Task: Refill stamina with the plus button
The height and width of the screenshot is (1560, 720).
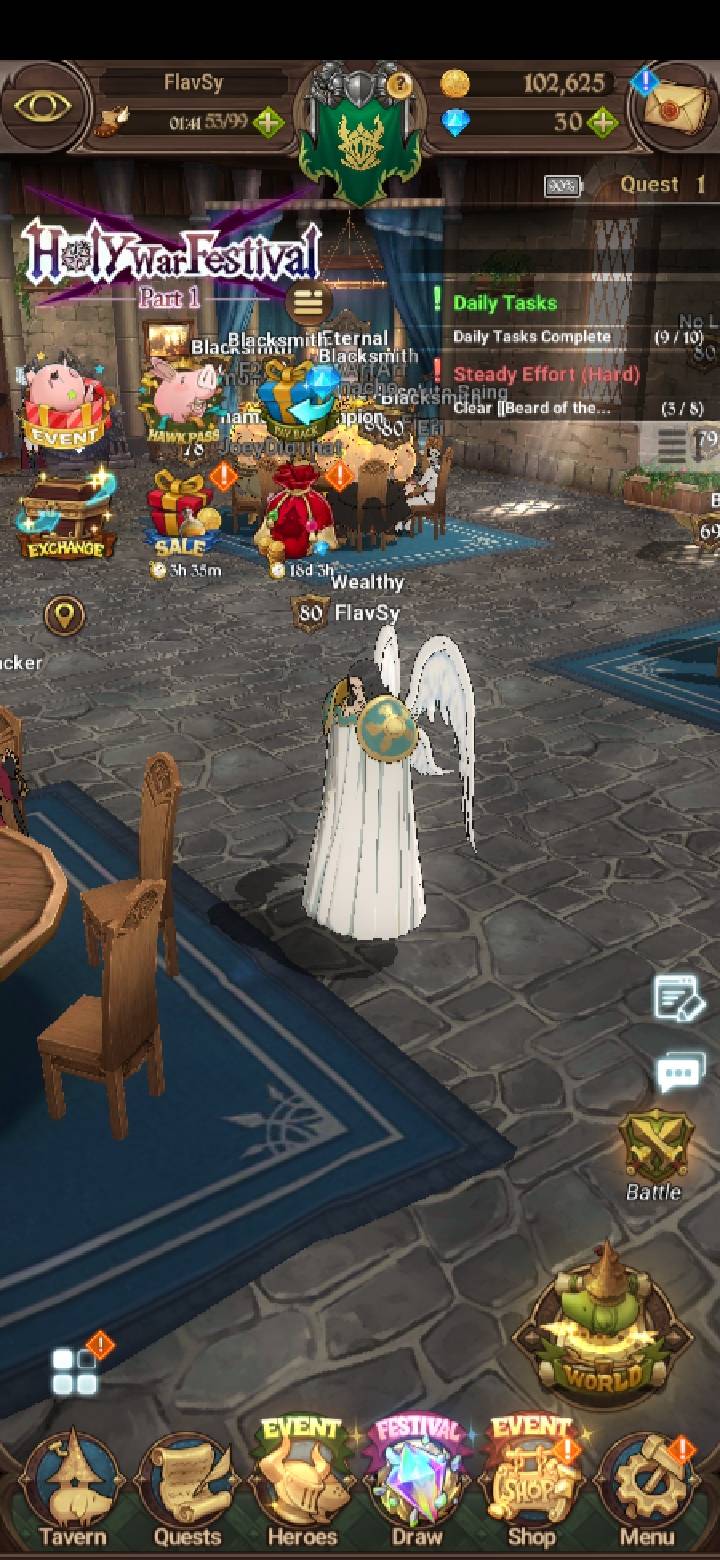Action: 268,124
